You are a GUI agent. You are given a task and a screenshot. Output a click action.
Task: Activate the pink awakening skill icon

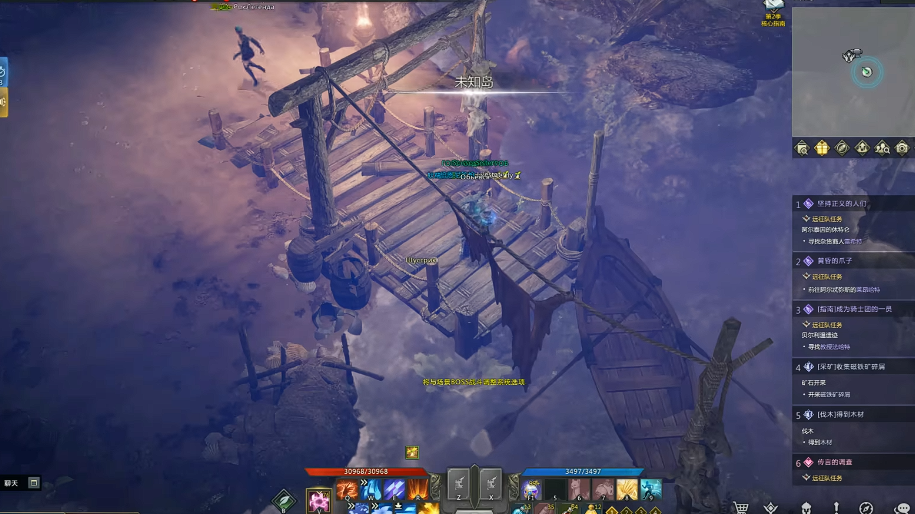tap(319, 500)
